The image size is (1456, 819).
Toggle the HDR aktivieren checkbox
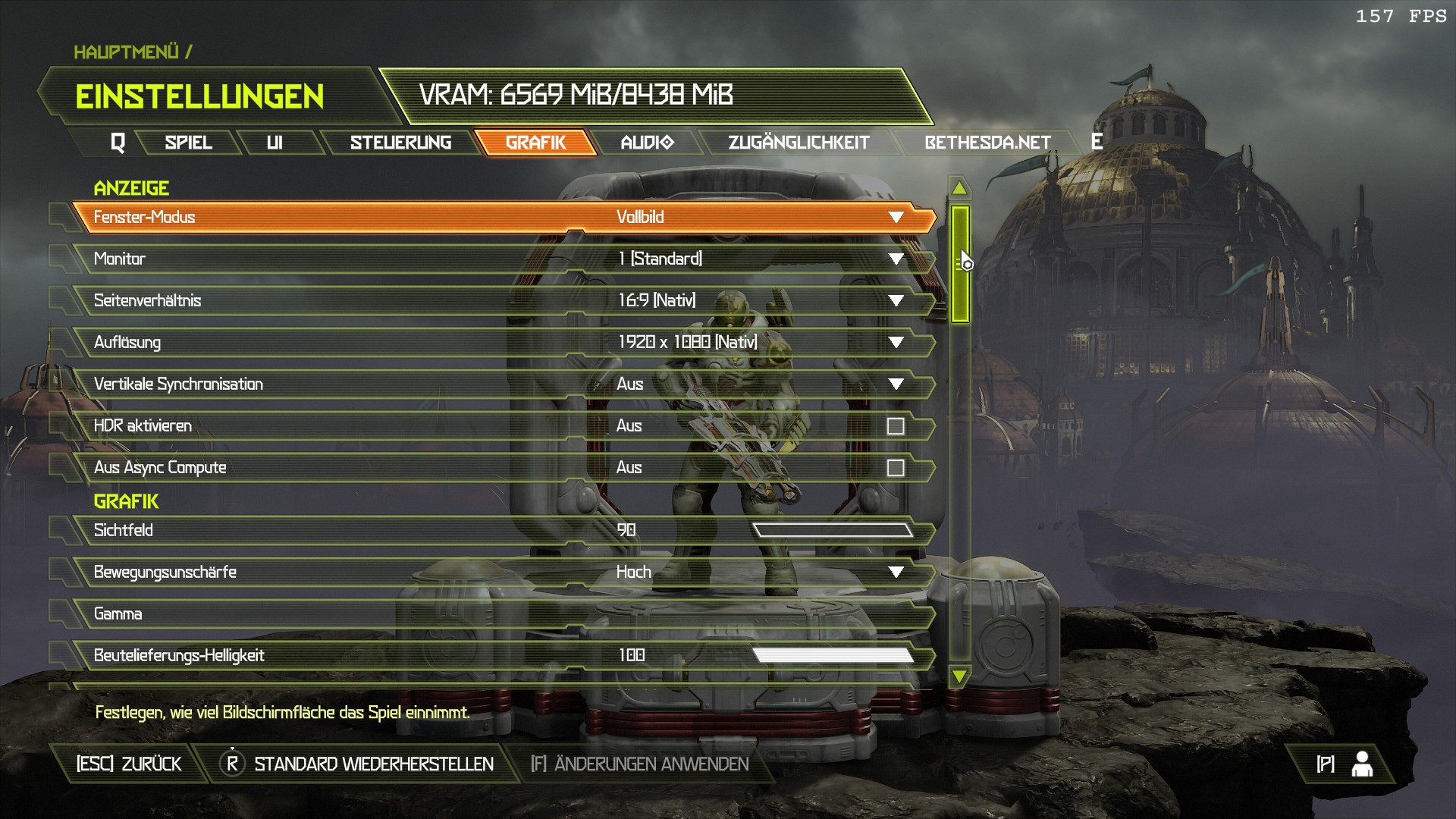coord(896,426)
